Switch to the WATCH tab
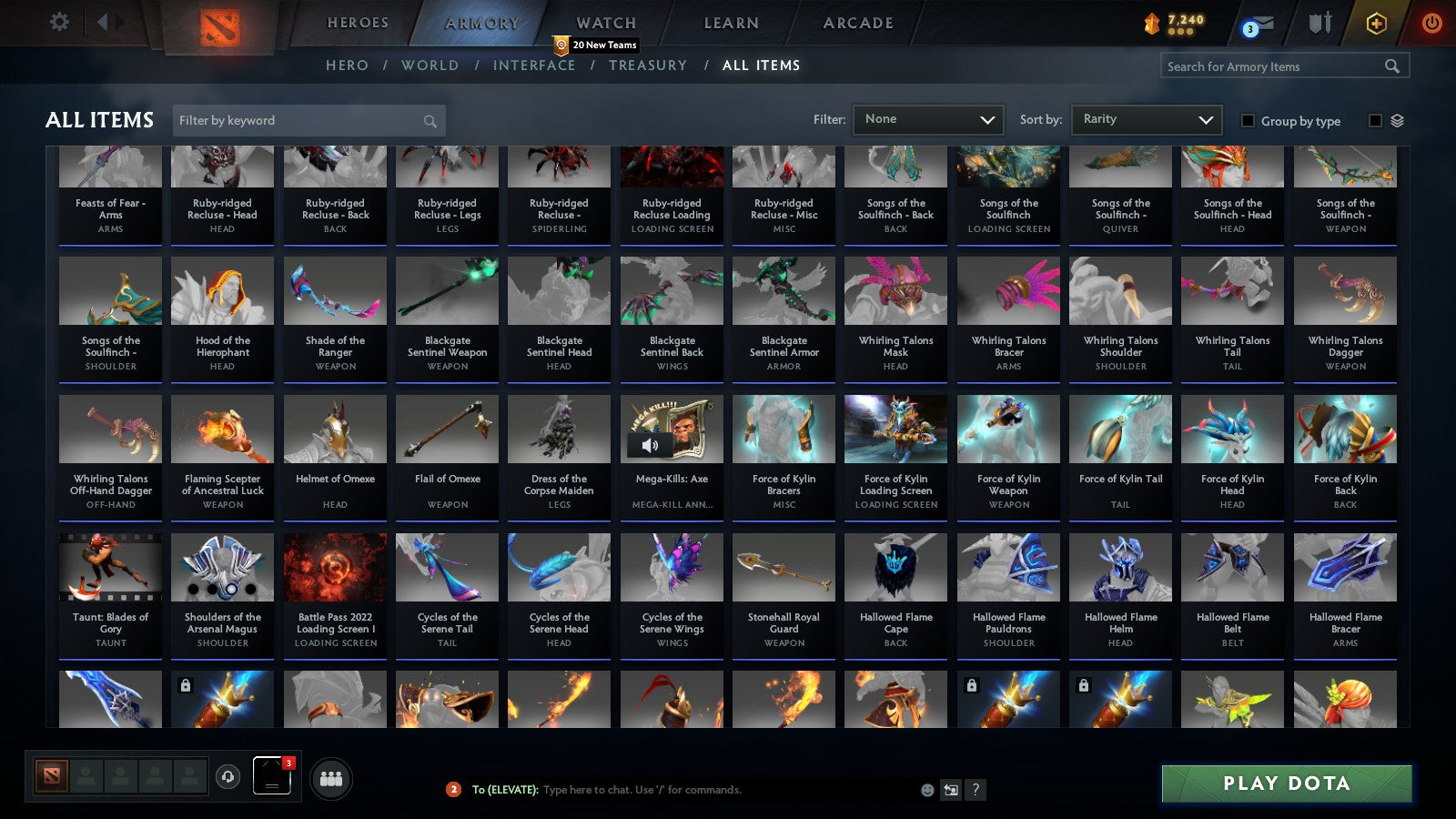The width and height of the screenshot is (1456, 819). click(x=604, y=22)
